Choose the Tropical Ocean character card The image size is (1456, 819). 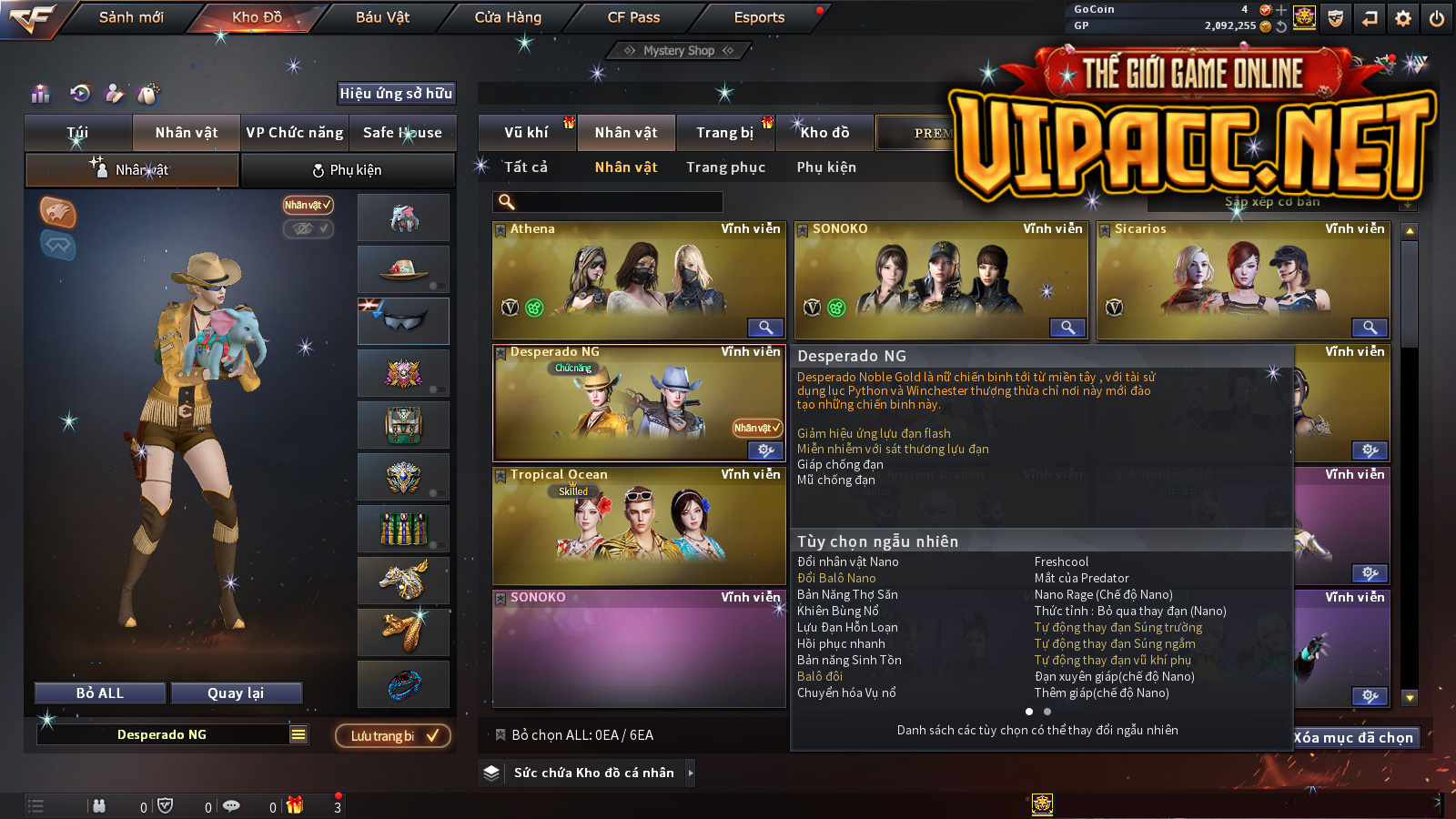coord(638,526)
